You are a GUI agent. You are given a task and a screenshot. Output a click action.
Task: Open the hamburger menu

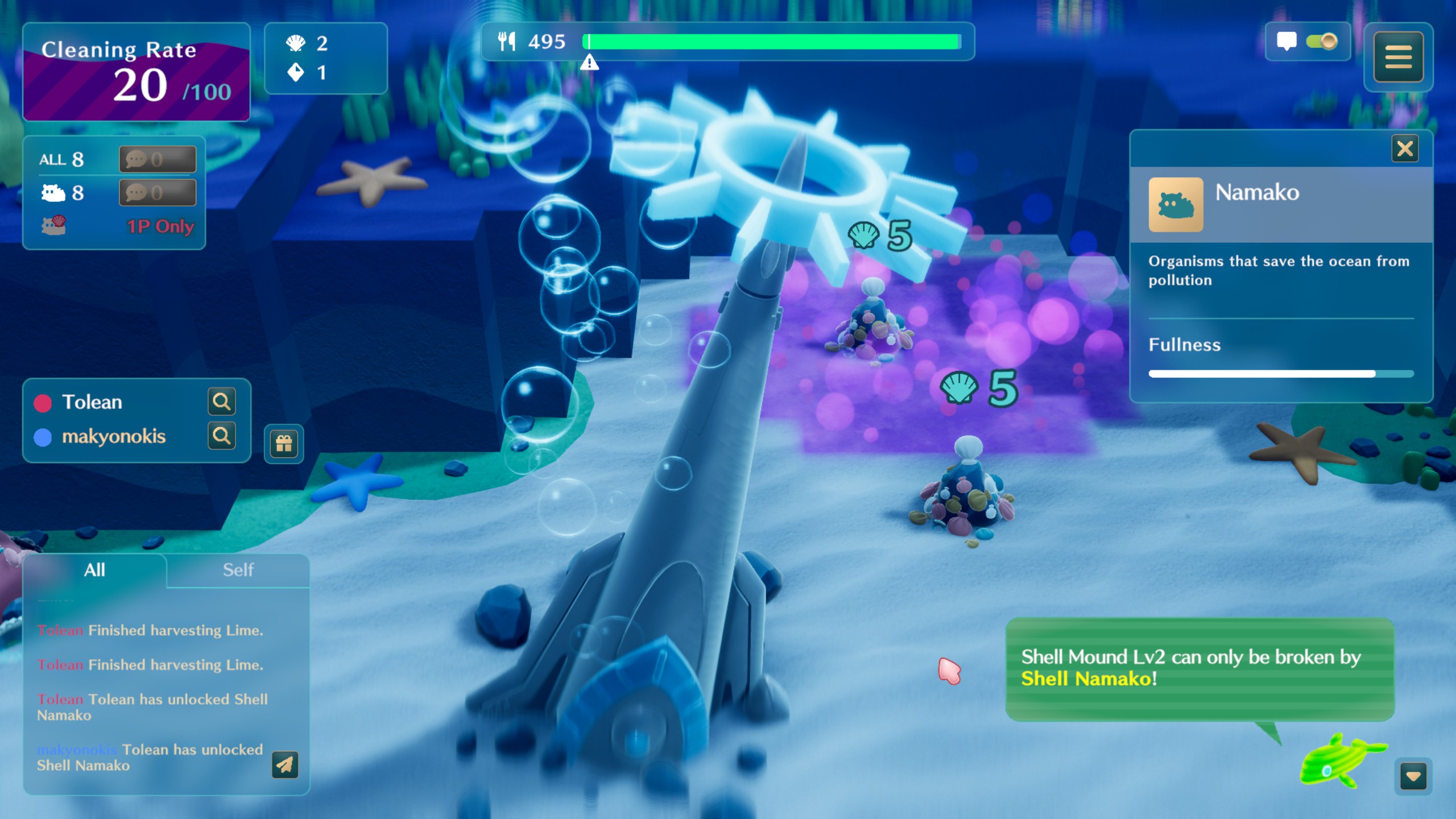[x=1398, y=57]
